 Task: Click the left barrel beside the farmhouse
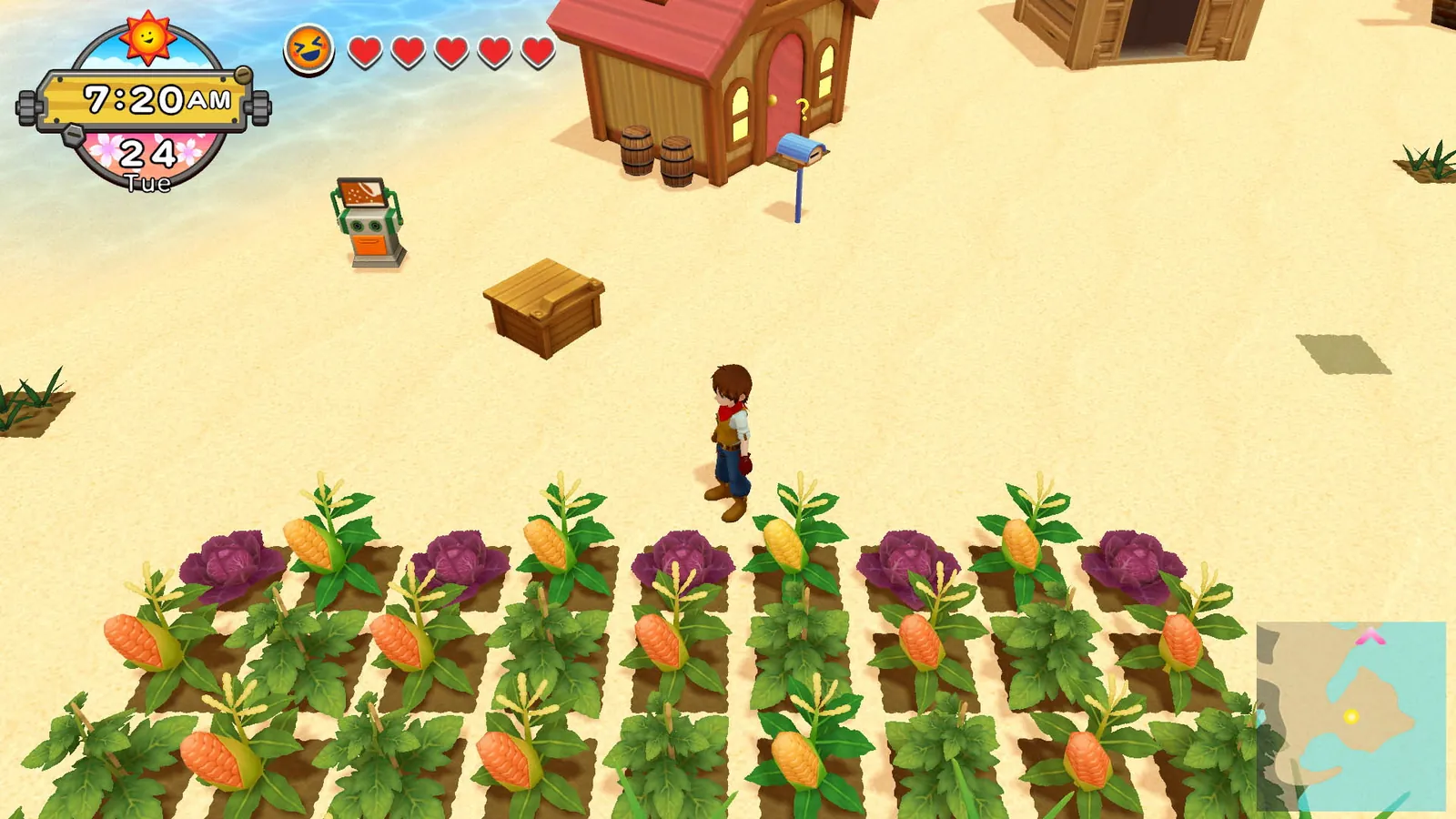(x=637, y=150)
